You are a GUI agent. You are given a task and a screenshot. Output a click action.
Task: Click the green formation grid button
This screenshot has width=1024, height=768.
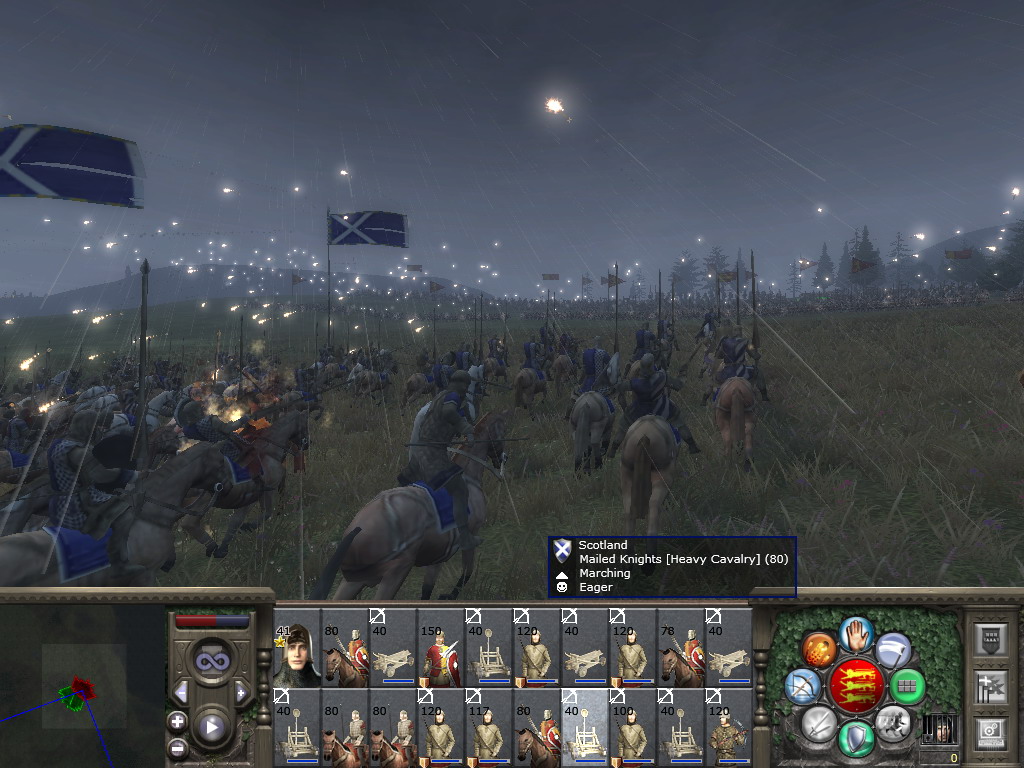tap(908, 686)
